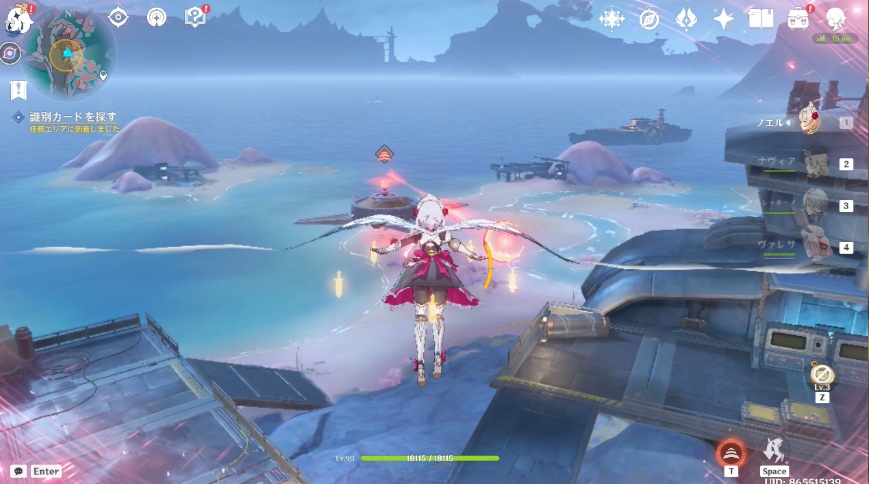Open the book icon in top bar
Screen dimensions: 869x484
(761, 18)
